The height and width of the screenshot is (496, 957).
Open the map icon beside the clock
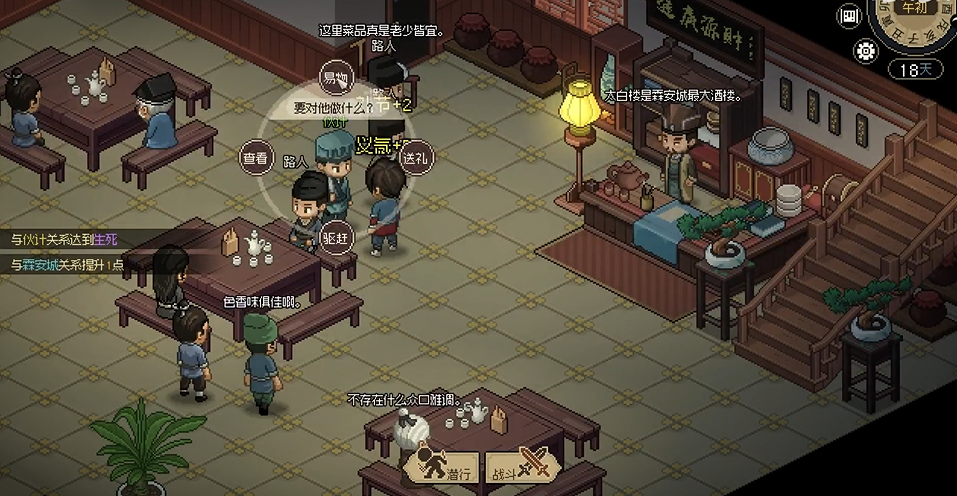click(x=851, y=16)
